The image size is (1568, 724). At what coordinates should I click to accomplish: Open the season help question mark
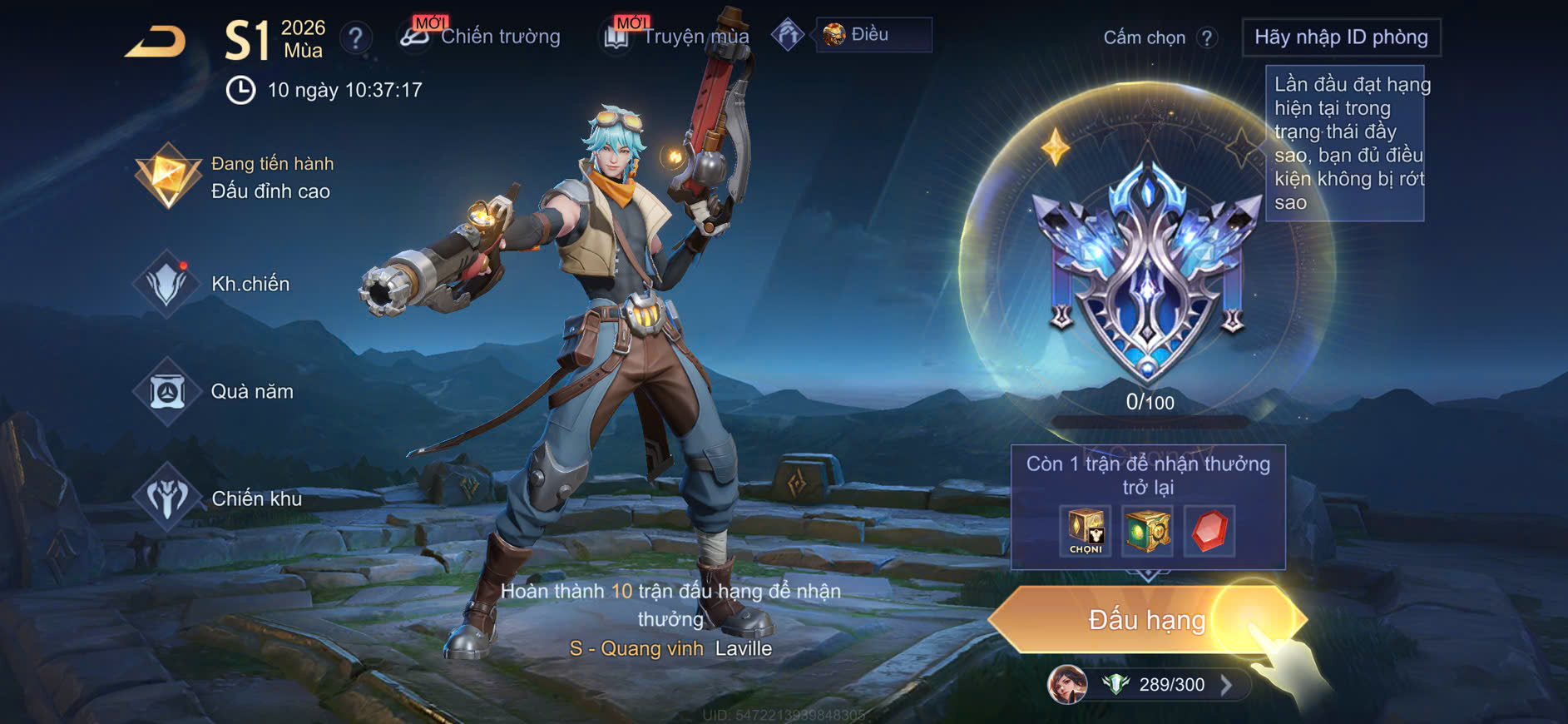click(x=355, y=37)
